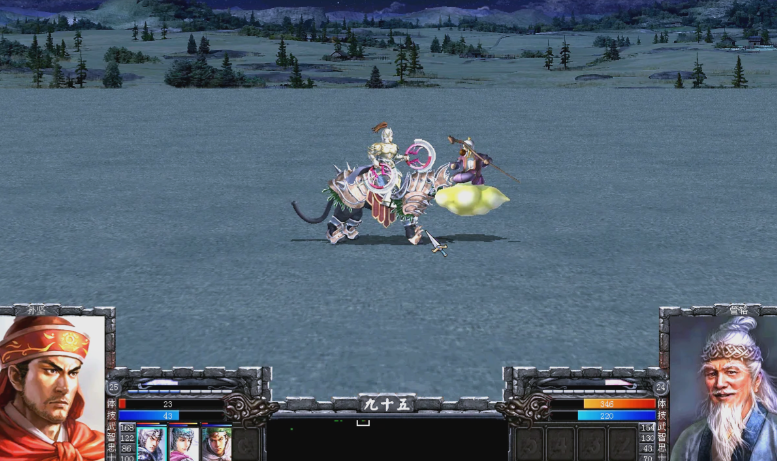Click the black battlefield minimap
Screen dimensions: 777x461
point(387,438)
